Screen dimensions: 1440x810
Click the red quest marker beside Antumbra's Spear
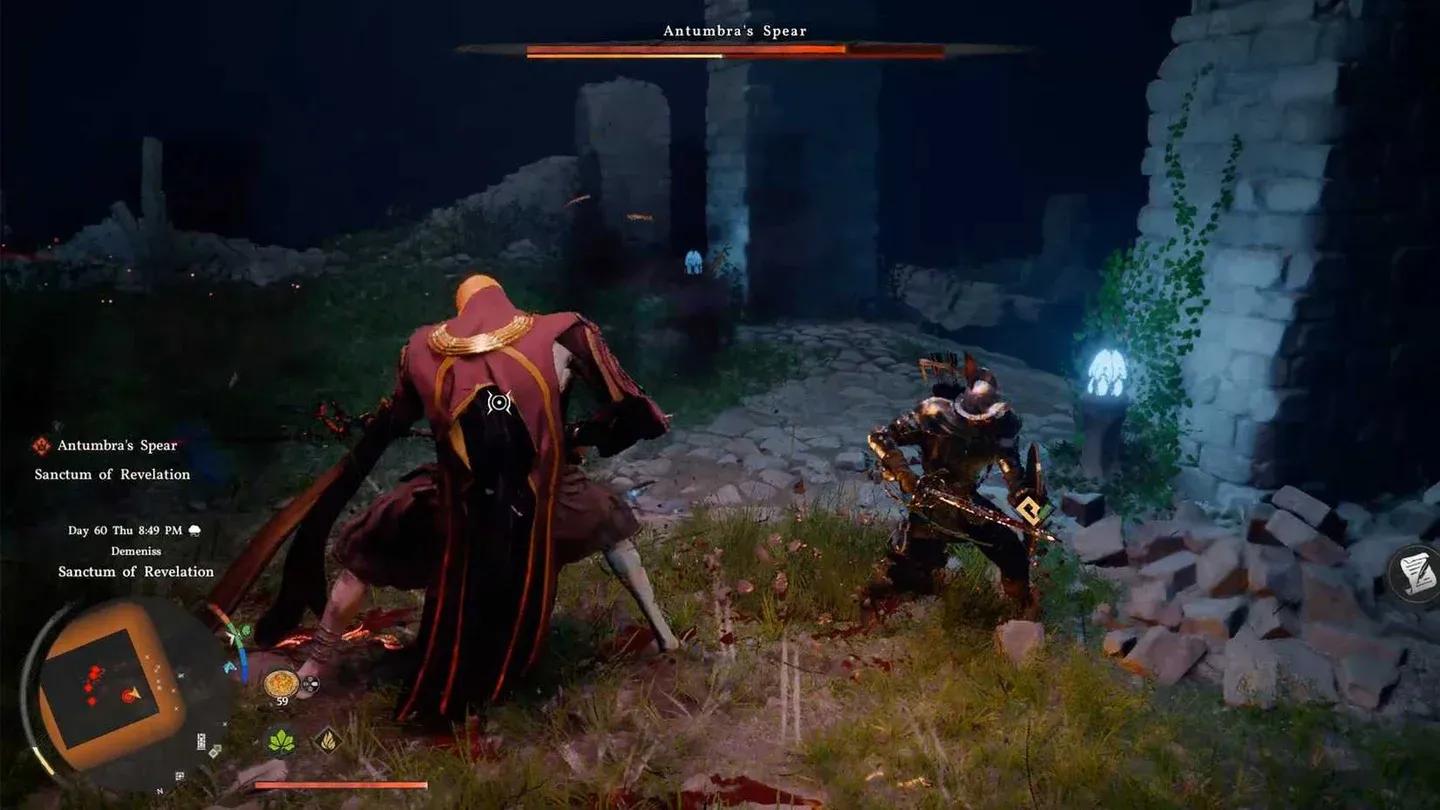click(40, 446)
